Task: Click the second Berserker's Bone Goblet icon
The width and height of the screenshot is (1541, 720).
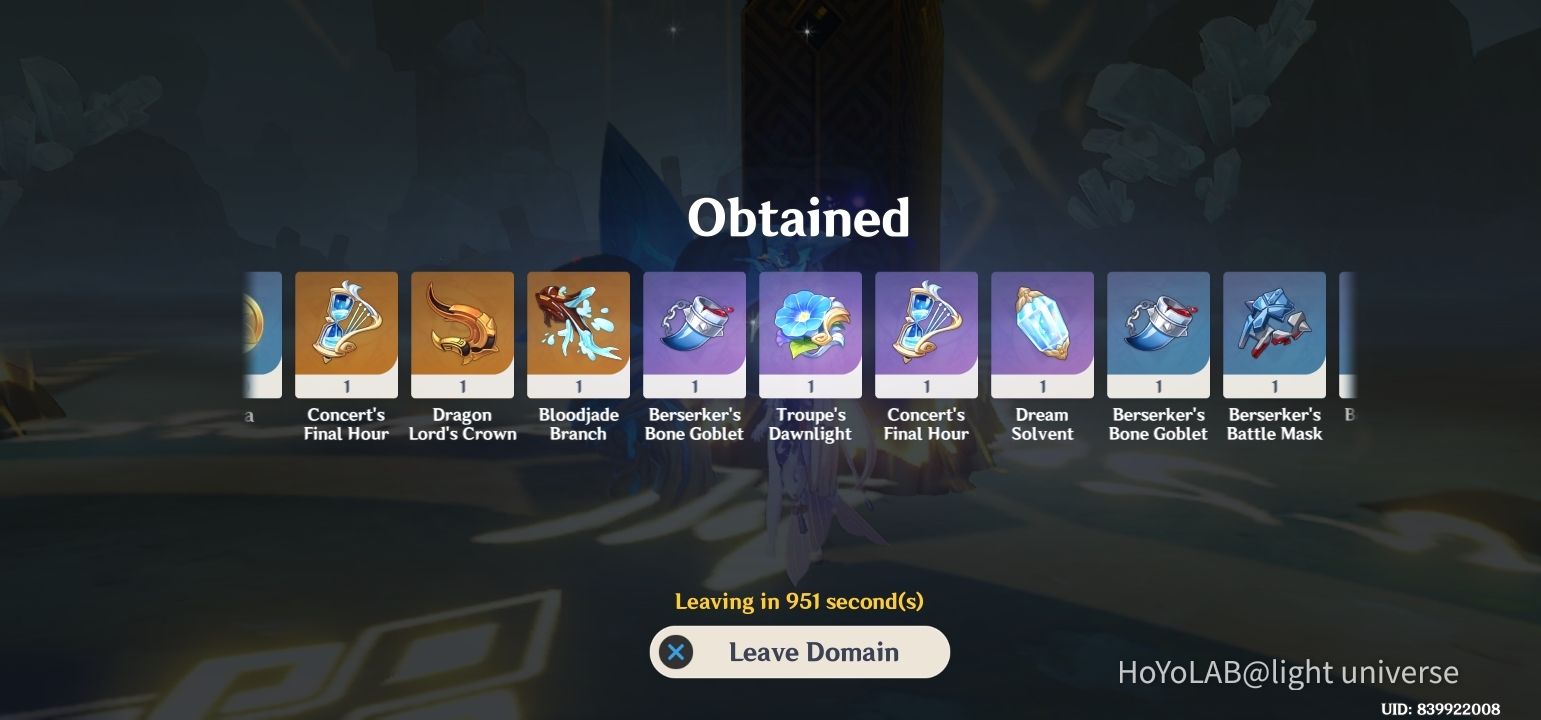Action: point(1158,332)
